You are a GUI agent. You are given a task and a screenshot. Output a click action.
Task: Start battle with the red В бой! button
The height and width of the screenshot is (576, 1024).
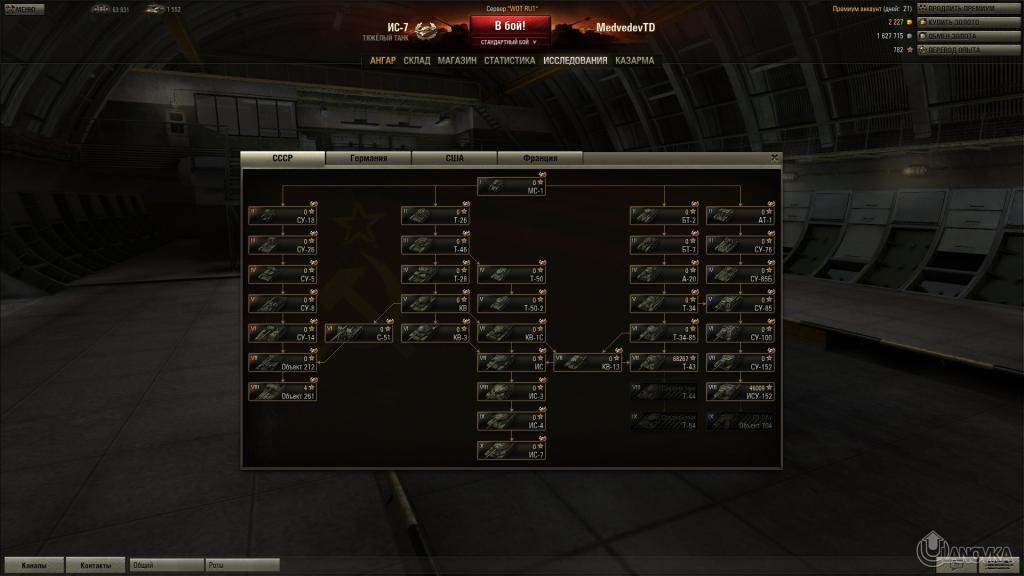pyautogui.click(x=510, y=26)
